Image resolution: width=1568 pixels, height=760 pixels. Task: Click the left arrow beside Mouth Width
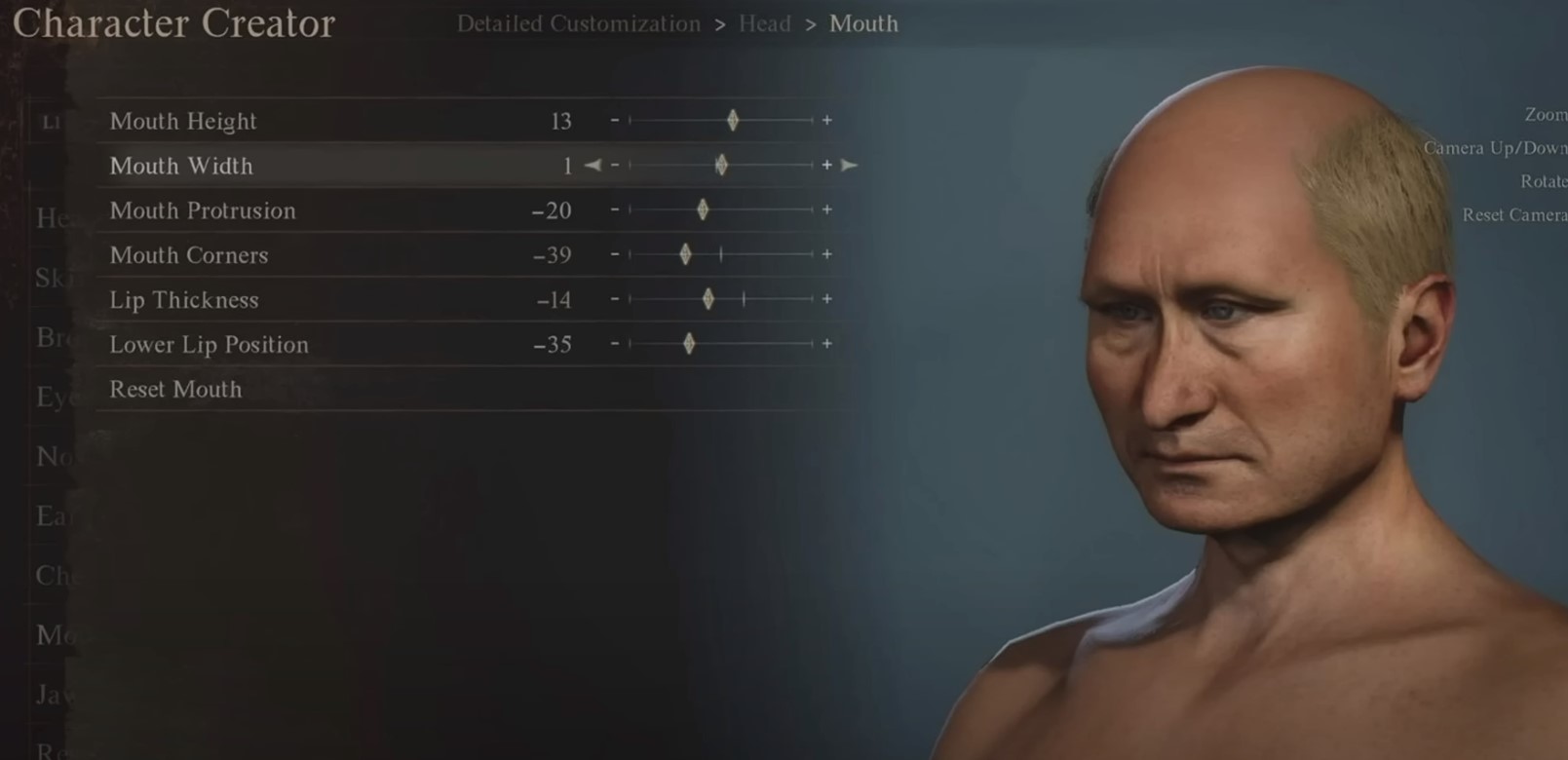(593, 166)
